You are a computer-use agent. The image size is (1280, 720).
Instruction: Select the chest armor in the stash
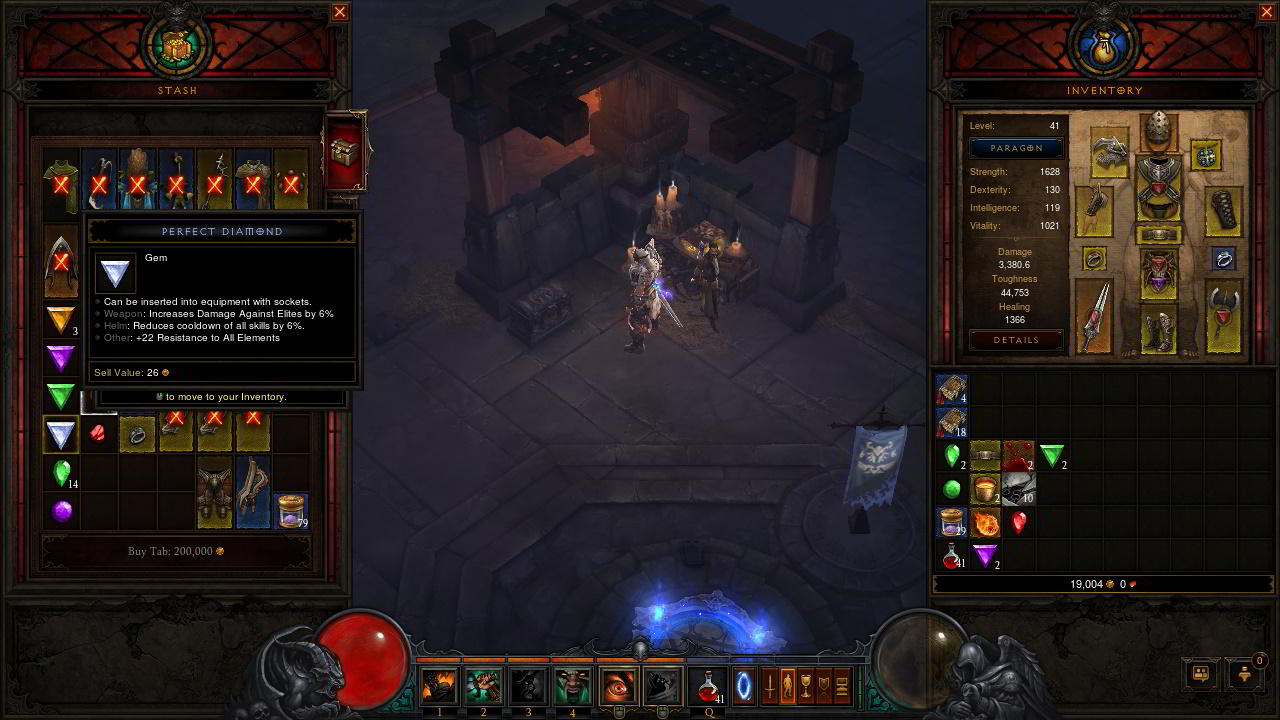point(214,492)
